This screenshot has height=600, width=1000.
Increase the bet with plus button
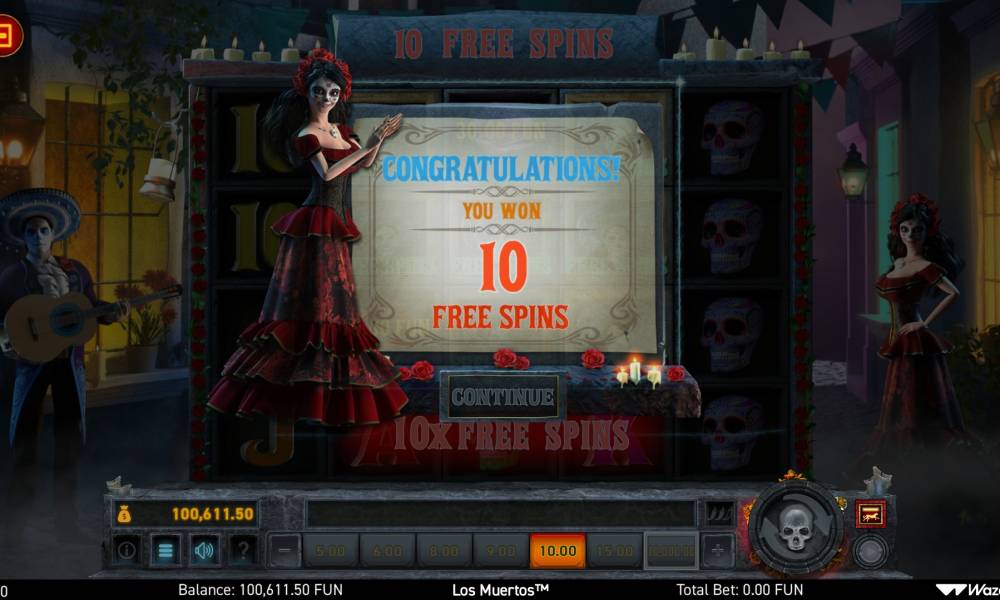(717, 550)
